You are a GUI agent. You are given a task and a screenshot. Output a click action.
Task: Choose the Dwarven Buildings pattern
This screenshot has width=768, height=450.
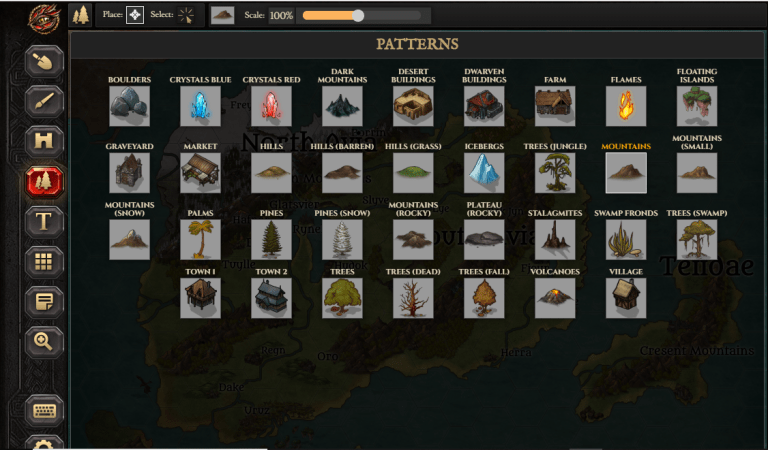pos(484,106)
